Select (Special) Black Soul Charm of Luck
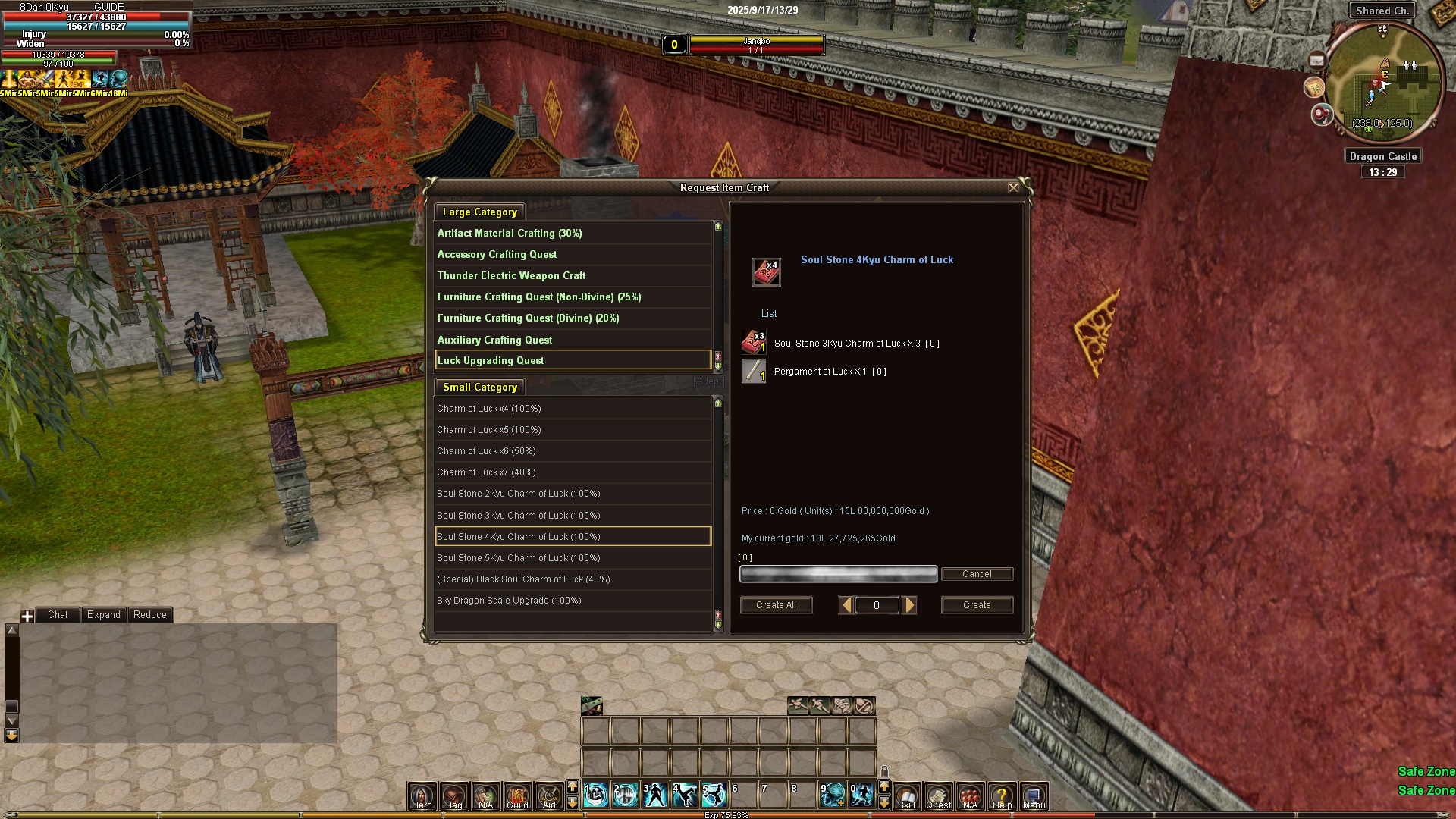 pos(523,579)
